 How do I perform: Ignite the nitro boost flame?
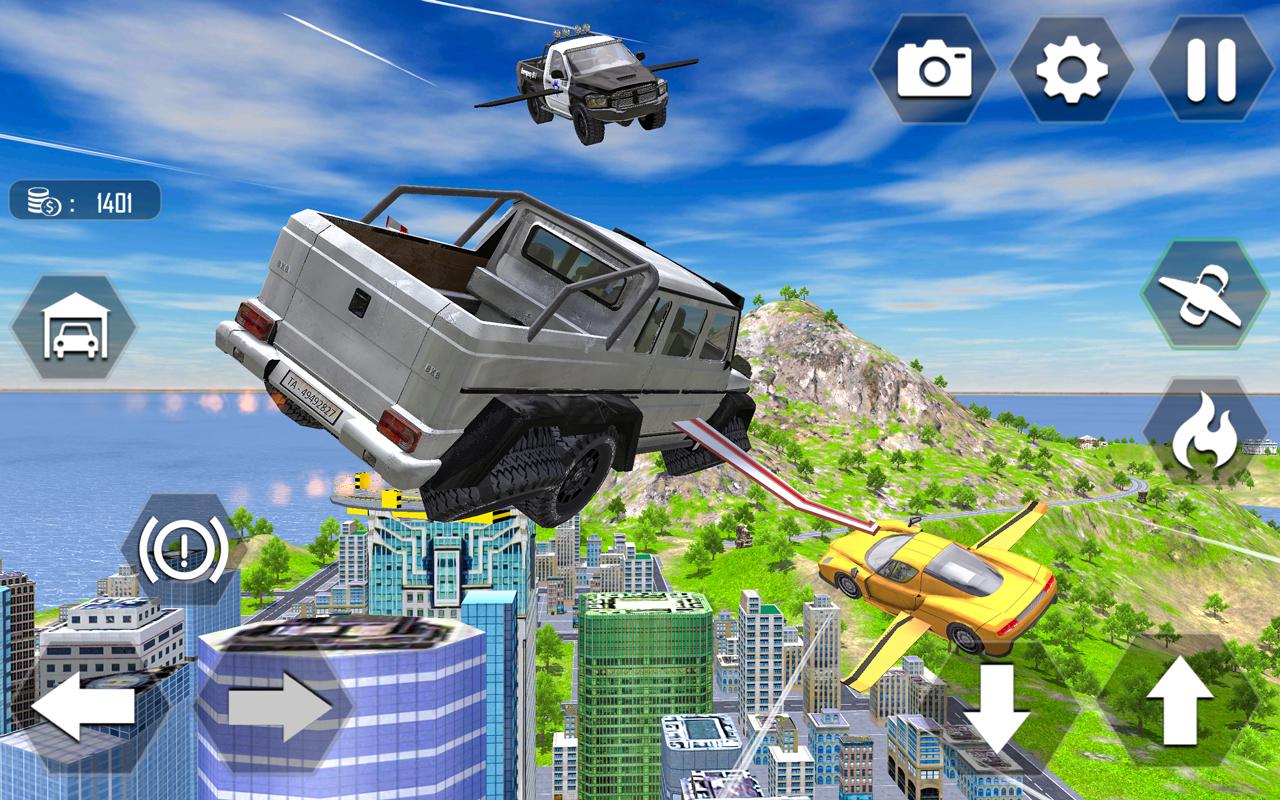[x=1205, y=425]
